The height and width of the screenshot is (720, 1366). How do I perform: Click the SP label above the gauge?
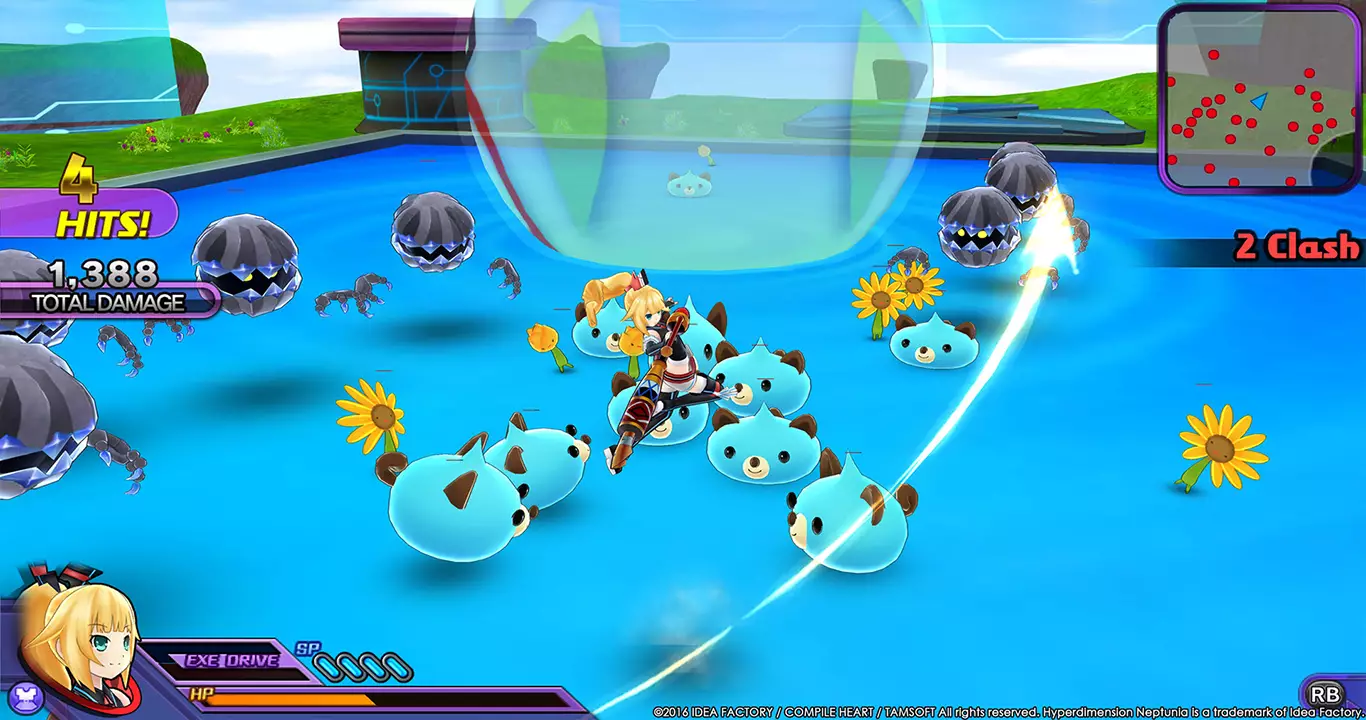click(x=308, y=648)
